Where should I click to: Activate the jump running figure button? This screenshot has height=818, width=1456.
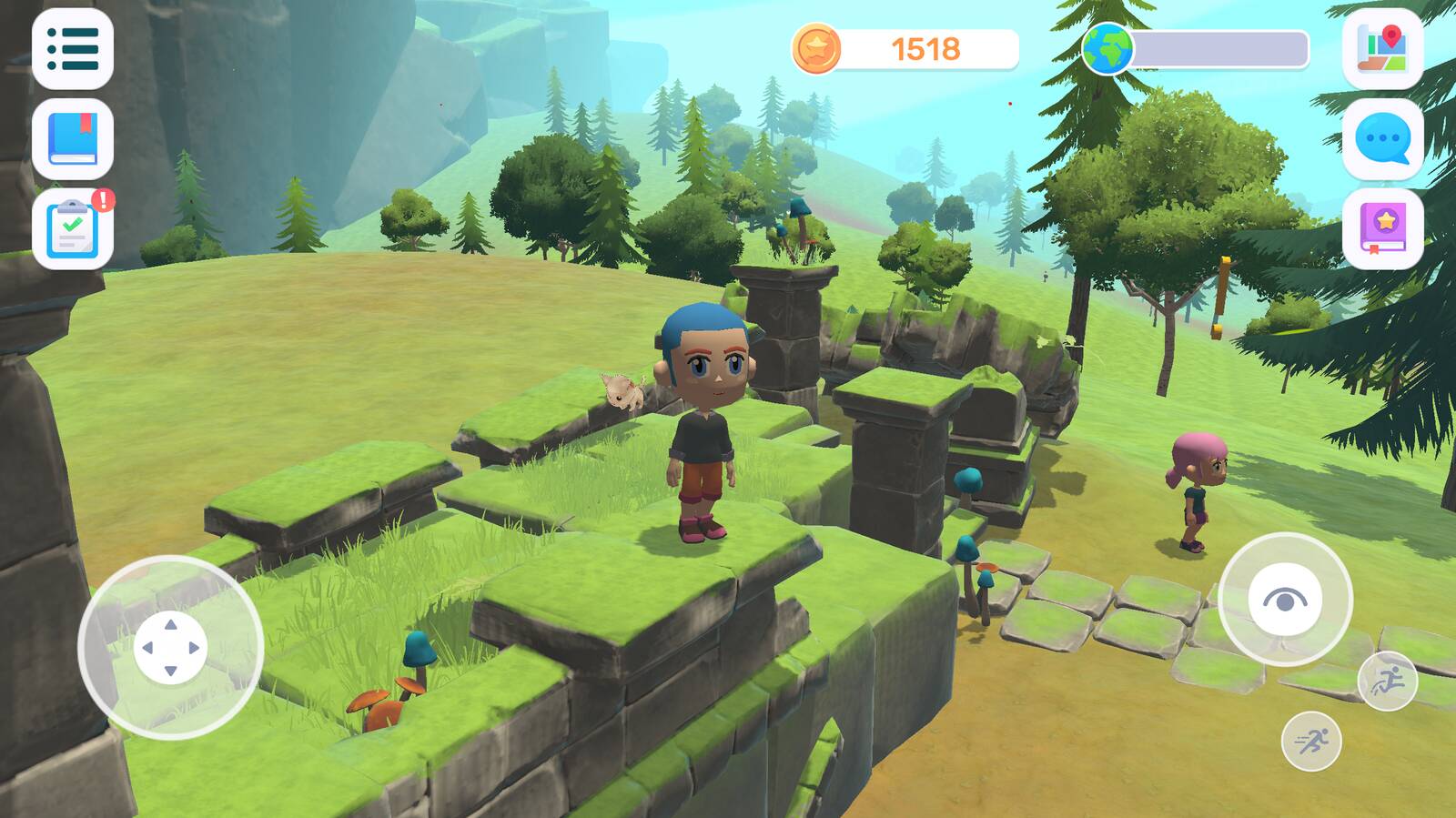click(x=1387, y=681)
